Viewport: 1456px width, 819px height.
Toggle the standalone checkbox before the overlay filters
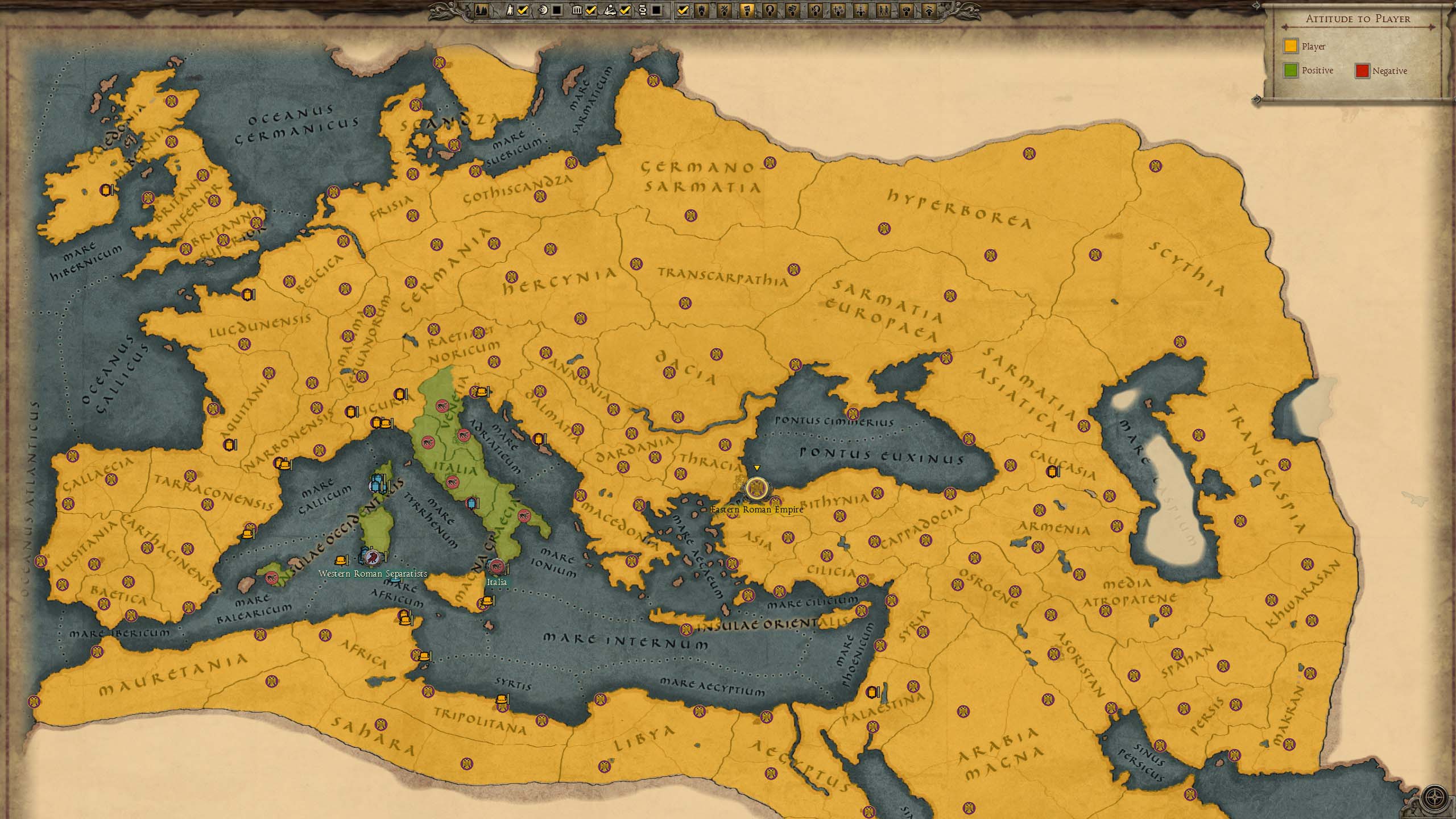(683, 10)
